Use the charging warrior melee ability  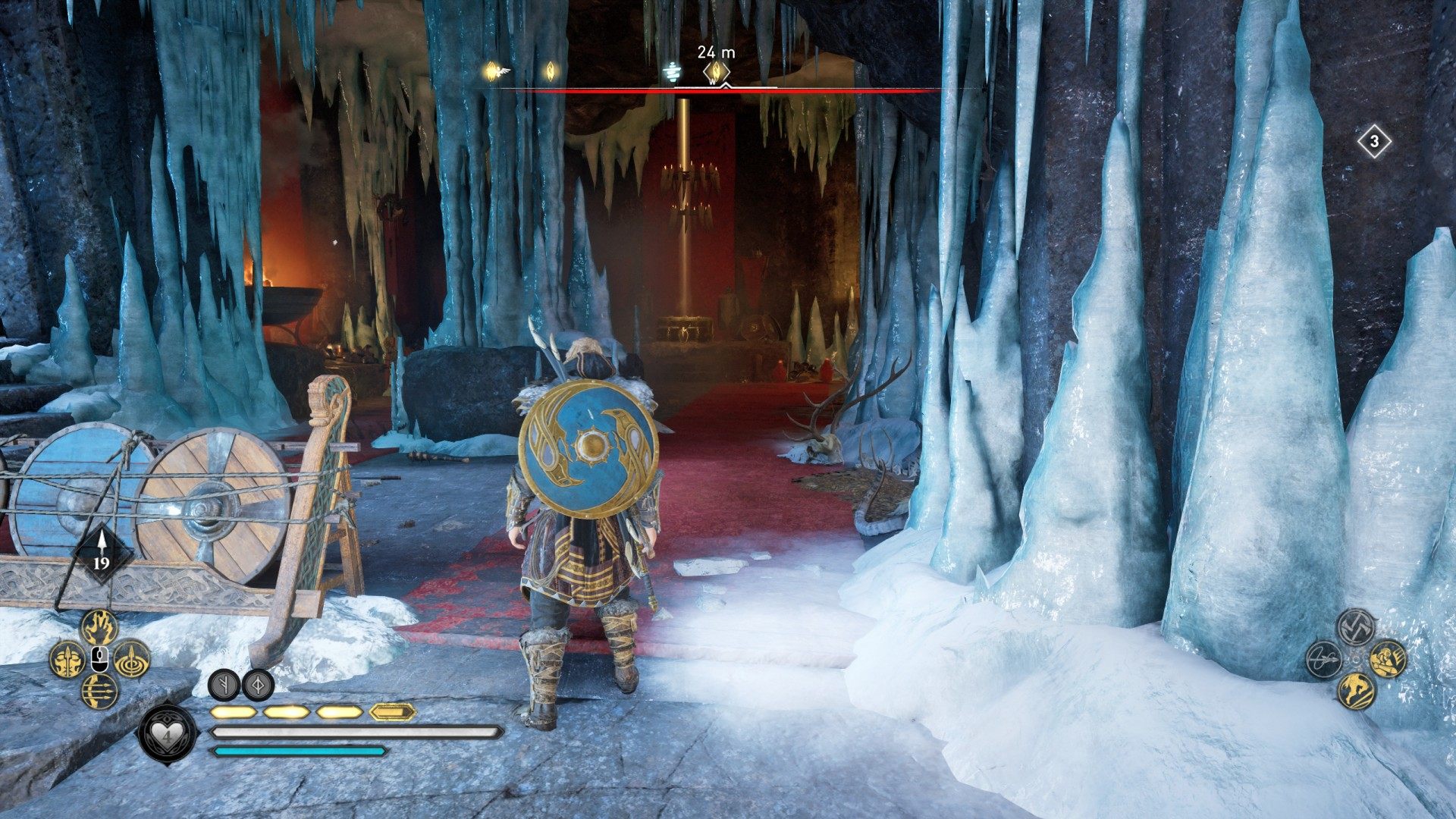(1388, 658)
